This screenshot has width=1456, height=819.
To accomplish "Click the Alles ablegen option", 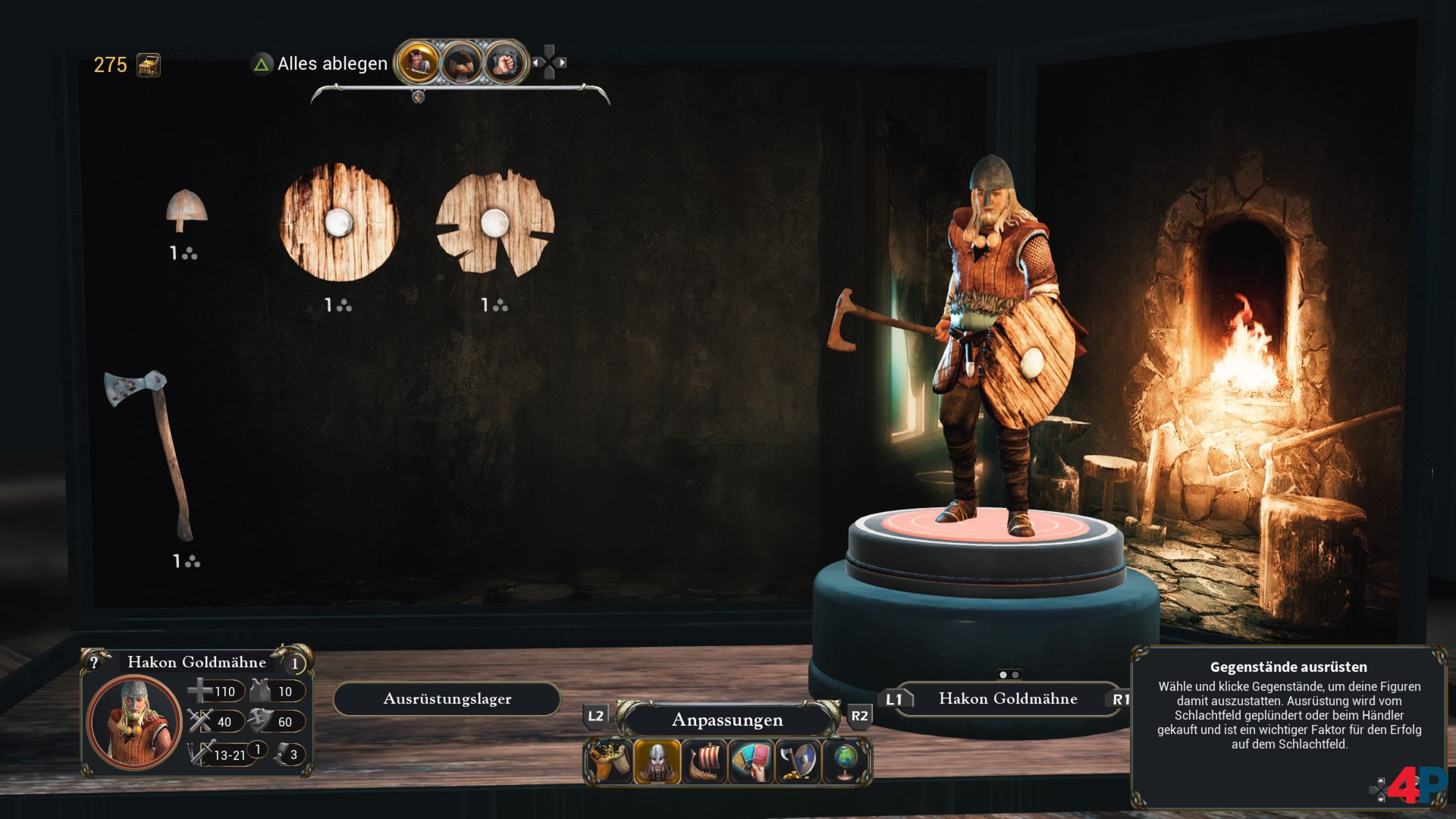I will point(331,64).
